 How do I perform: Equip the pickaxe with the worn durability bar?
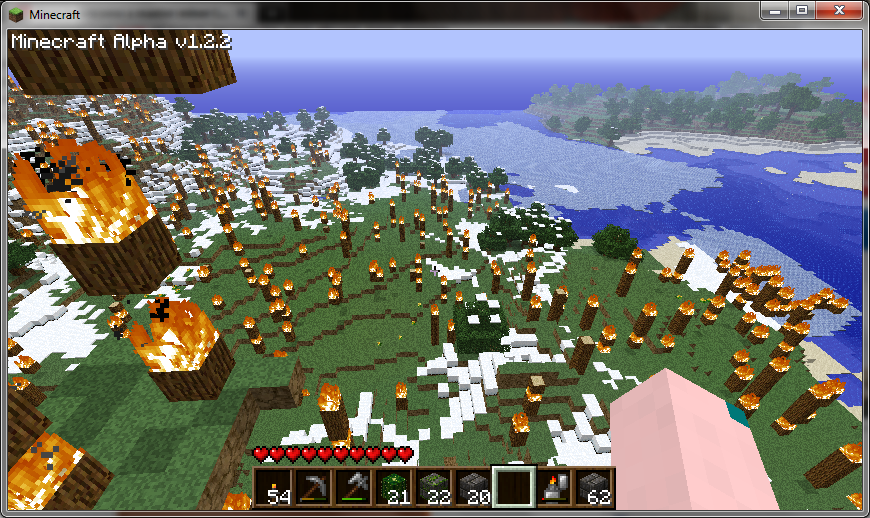tap(313, 487)
